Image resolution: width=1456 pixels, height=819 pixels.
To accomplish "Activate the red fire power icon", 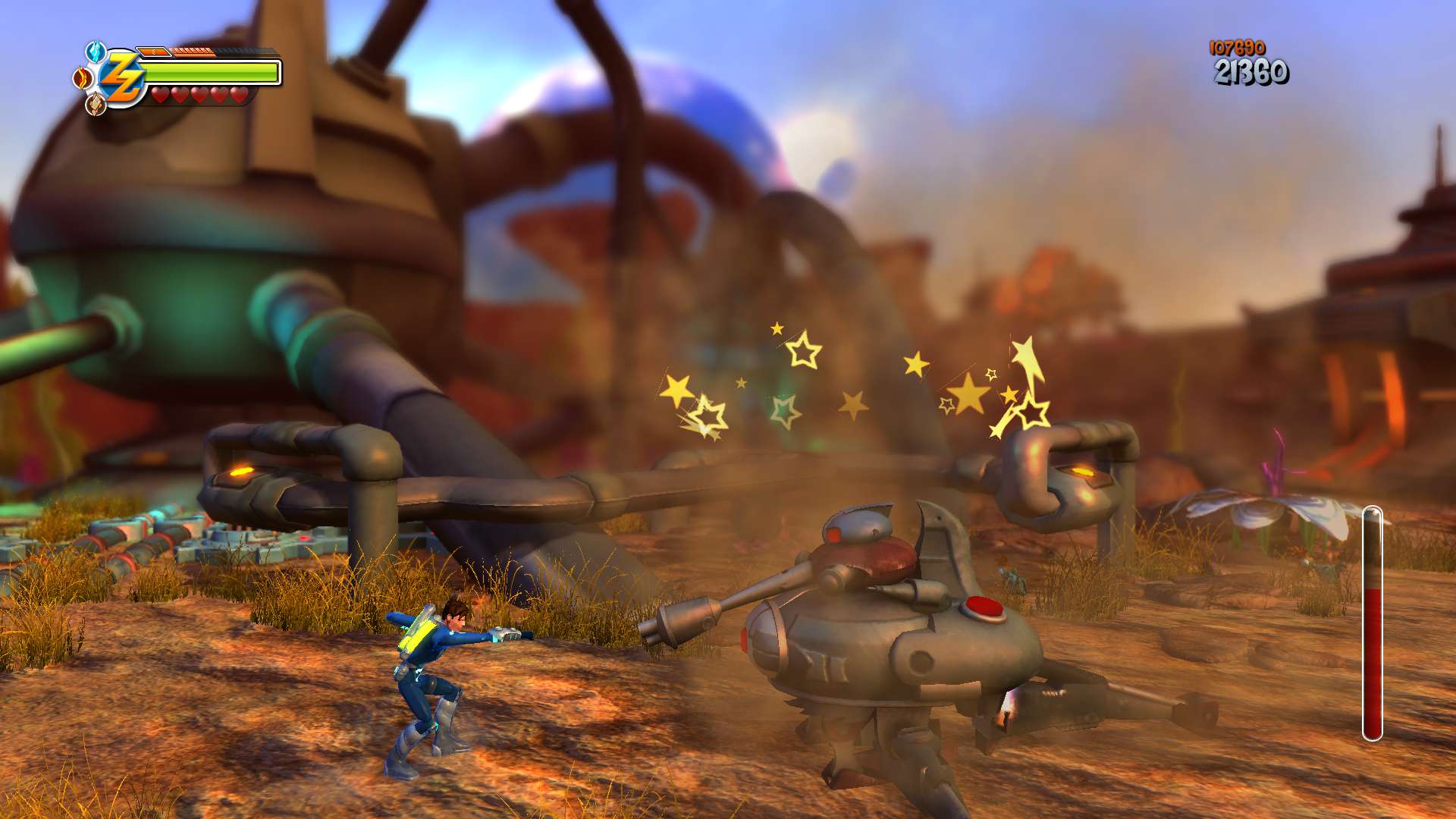I will click(81, 77).
